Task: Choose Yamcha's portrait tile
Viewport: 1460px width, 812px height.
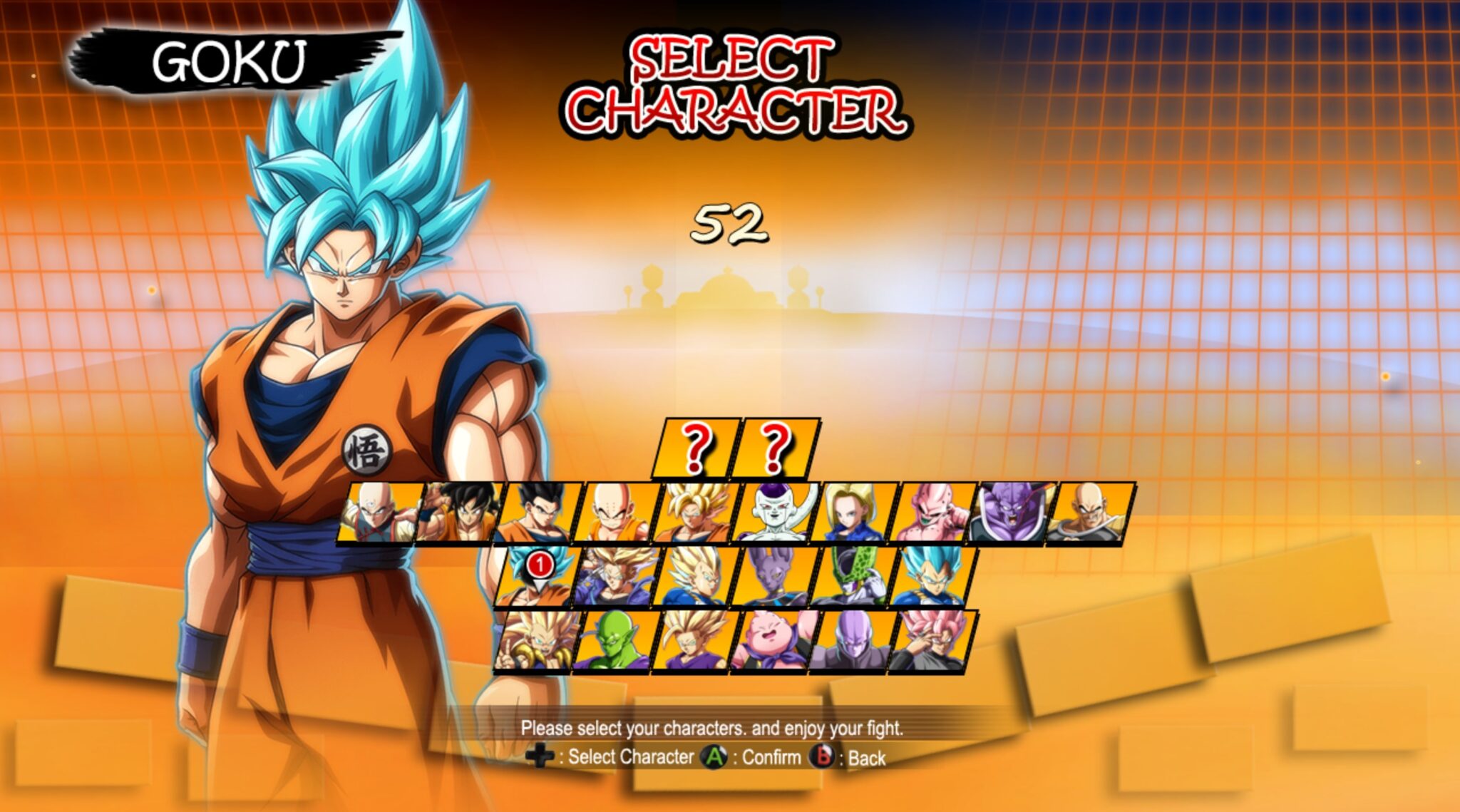Action: point(458,513)
